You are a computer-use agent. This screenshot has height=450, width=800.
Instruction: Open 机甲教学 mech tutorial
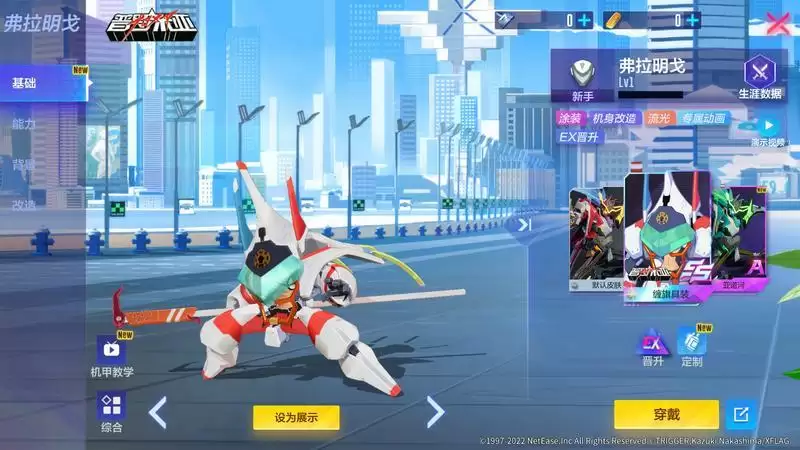112,355
